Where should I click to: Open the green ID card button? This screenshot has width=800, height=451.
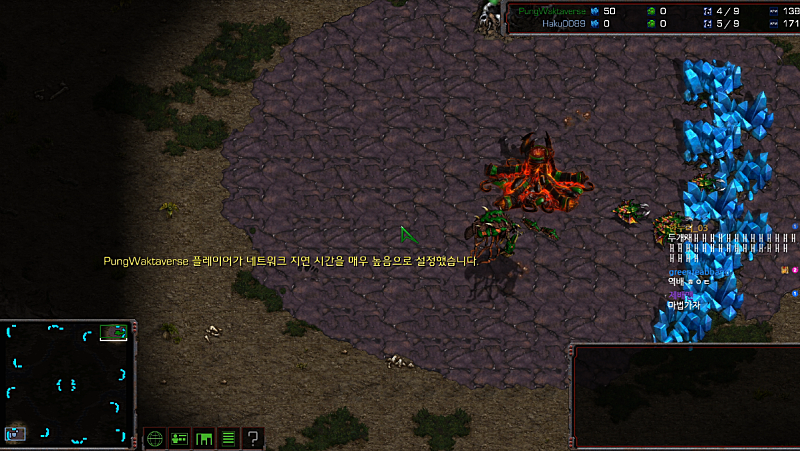[x=180, y=438]
